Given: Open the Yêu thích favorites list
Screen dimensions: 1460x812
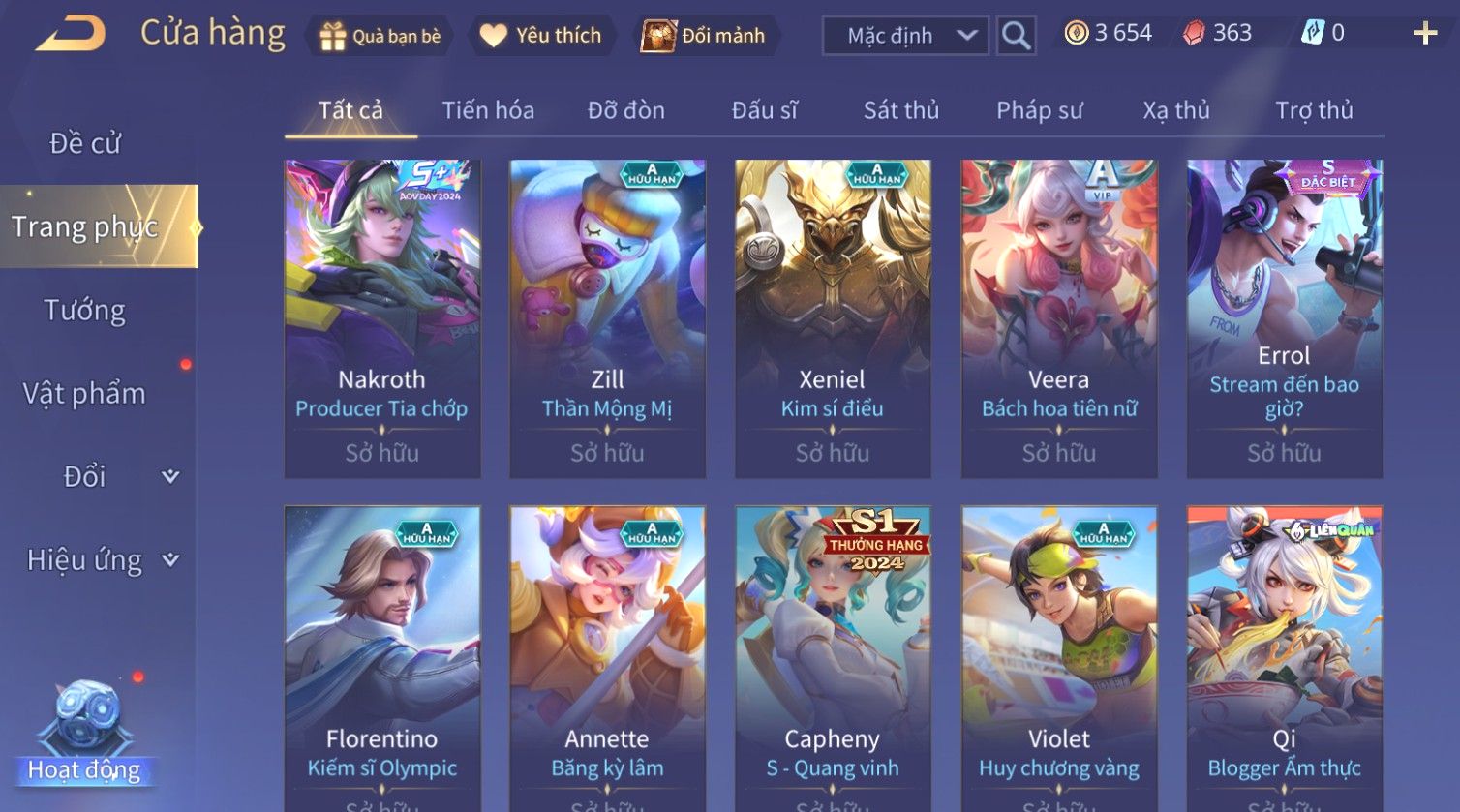Looking at the screenshot, I should pyautogui.click(x=542, y=36).
